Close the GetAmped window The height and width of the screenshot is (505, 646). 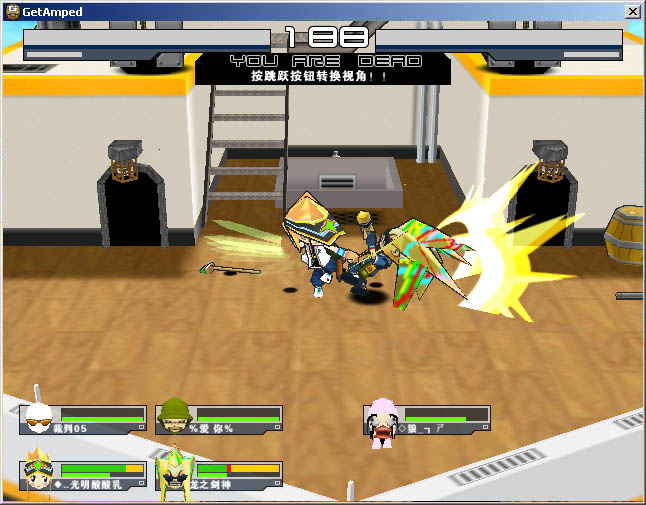[x=632, y=11]
